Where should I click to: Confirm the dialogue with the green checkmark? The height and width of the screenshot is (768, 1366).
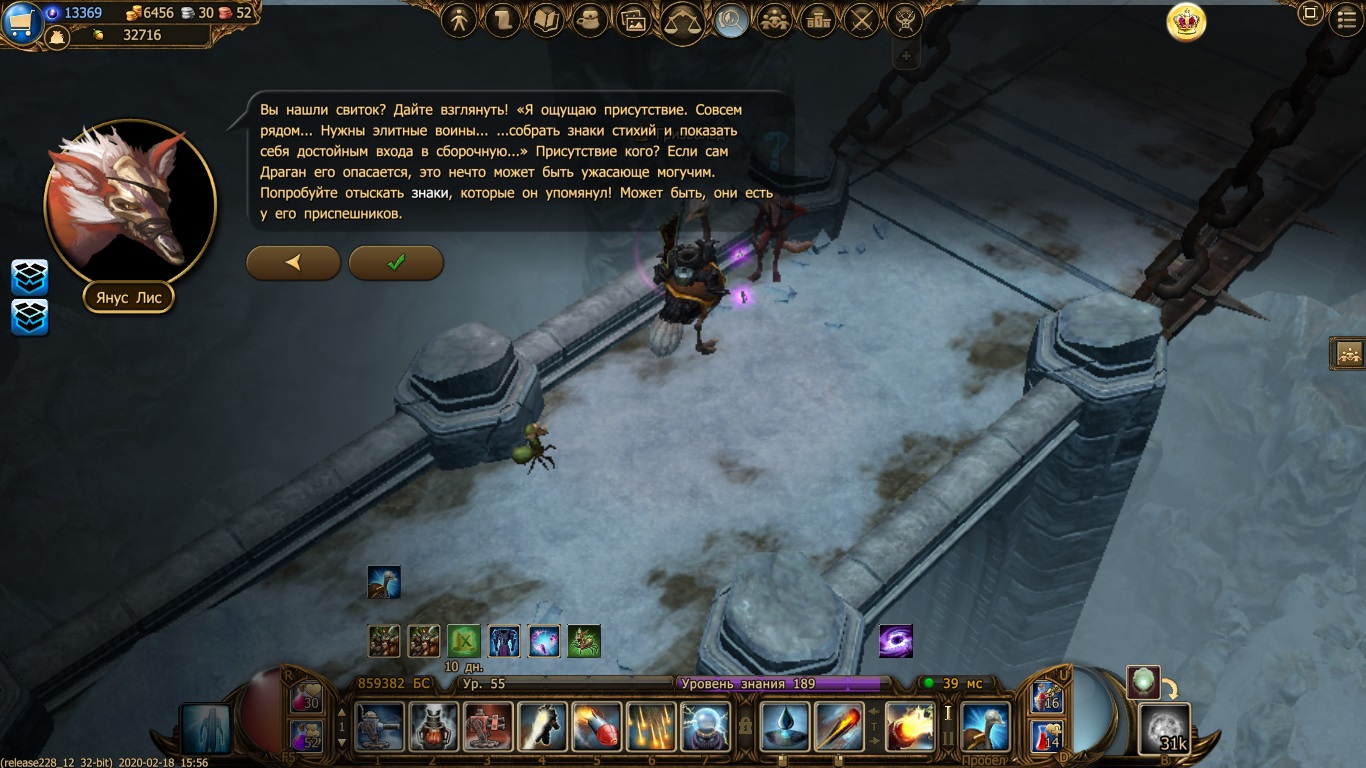coord(396,262)
